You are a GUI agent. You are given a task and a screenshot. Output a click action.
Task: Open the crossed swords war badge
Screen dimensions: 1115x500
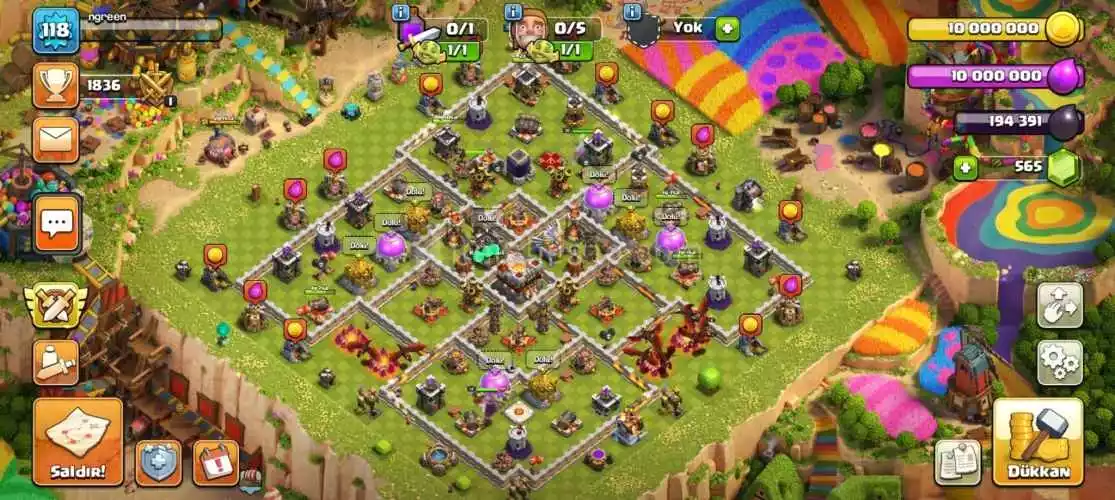55,305
